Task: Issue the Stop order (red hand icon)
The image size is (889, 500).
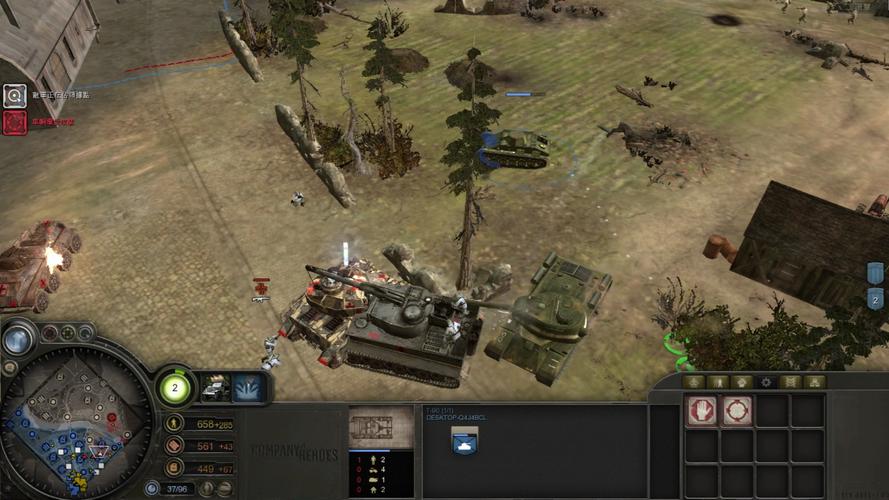Action: point(702,411)
